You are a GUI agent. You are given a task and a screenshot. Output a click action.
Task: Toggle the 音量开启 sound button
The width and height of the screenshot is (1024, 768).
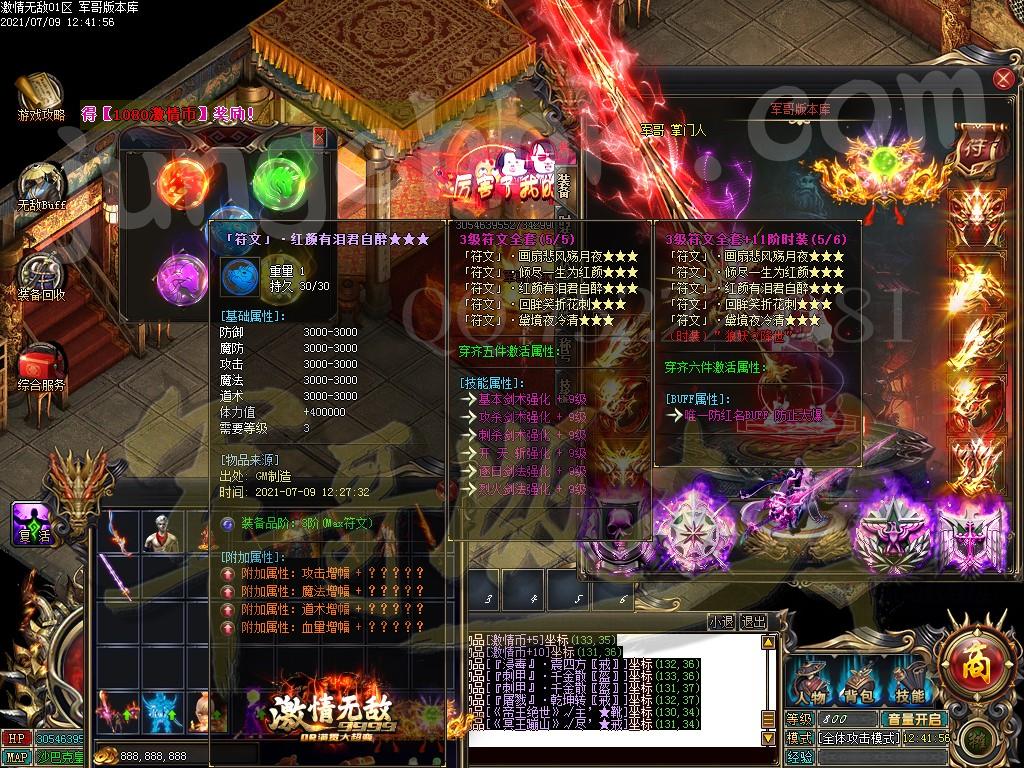pos(914,719)
